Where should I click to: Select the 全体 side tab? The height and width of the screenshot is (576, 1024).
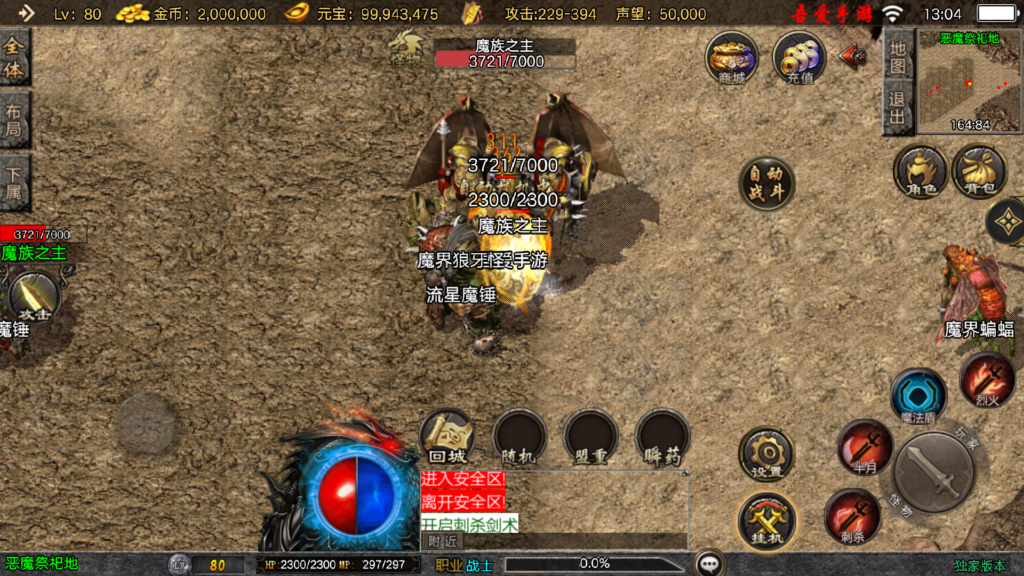click(x=14, y=58)
